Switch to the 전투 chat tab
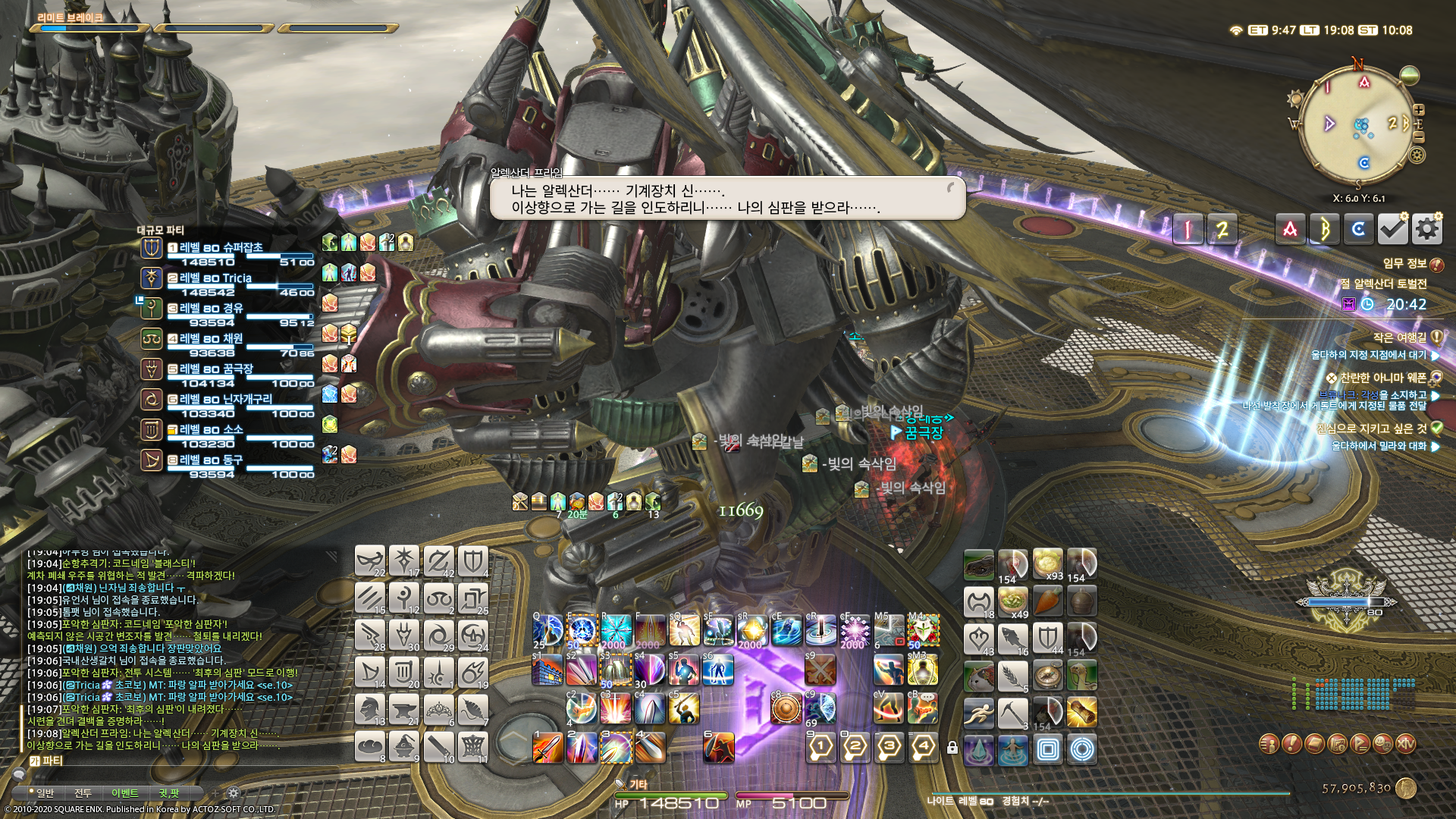1456x819 pixels. coord(83,793)
